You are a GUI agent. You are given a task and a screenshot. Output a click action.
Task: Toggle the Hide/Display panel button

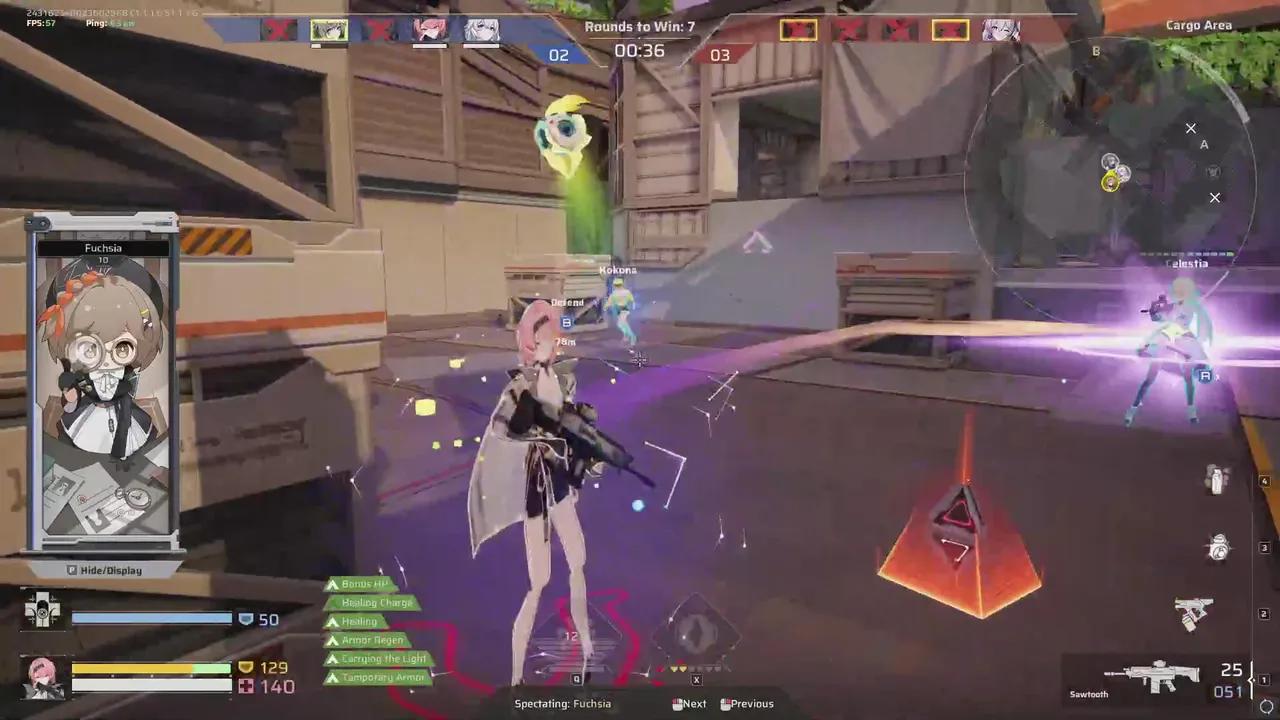tap(103, 570)
